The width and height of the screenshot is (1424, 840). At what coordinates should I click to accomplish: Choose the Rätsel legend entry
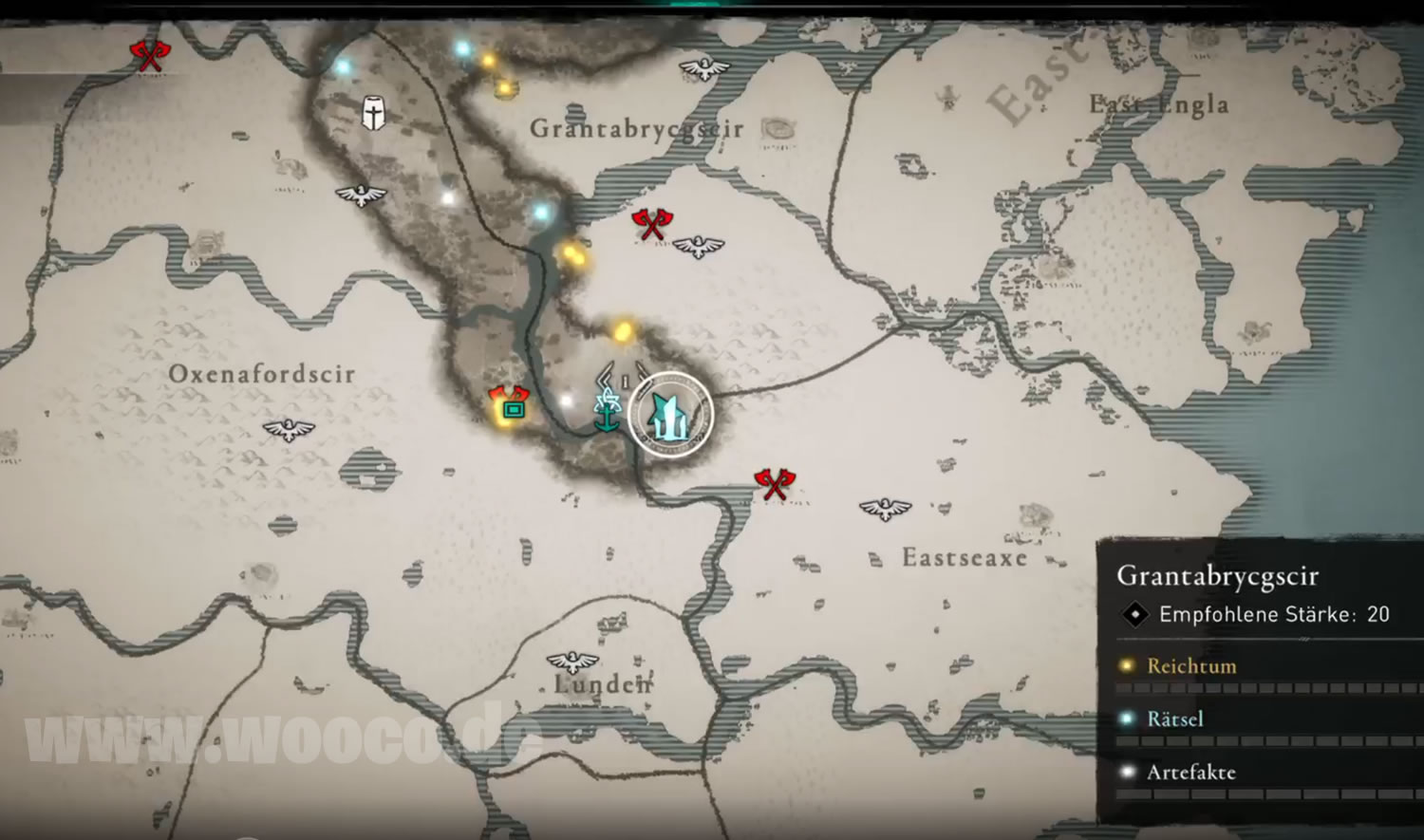(x=1175, y=719)
